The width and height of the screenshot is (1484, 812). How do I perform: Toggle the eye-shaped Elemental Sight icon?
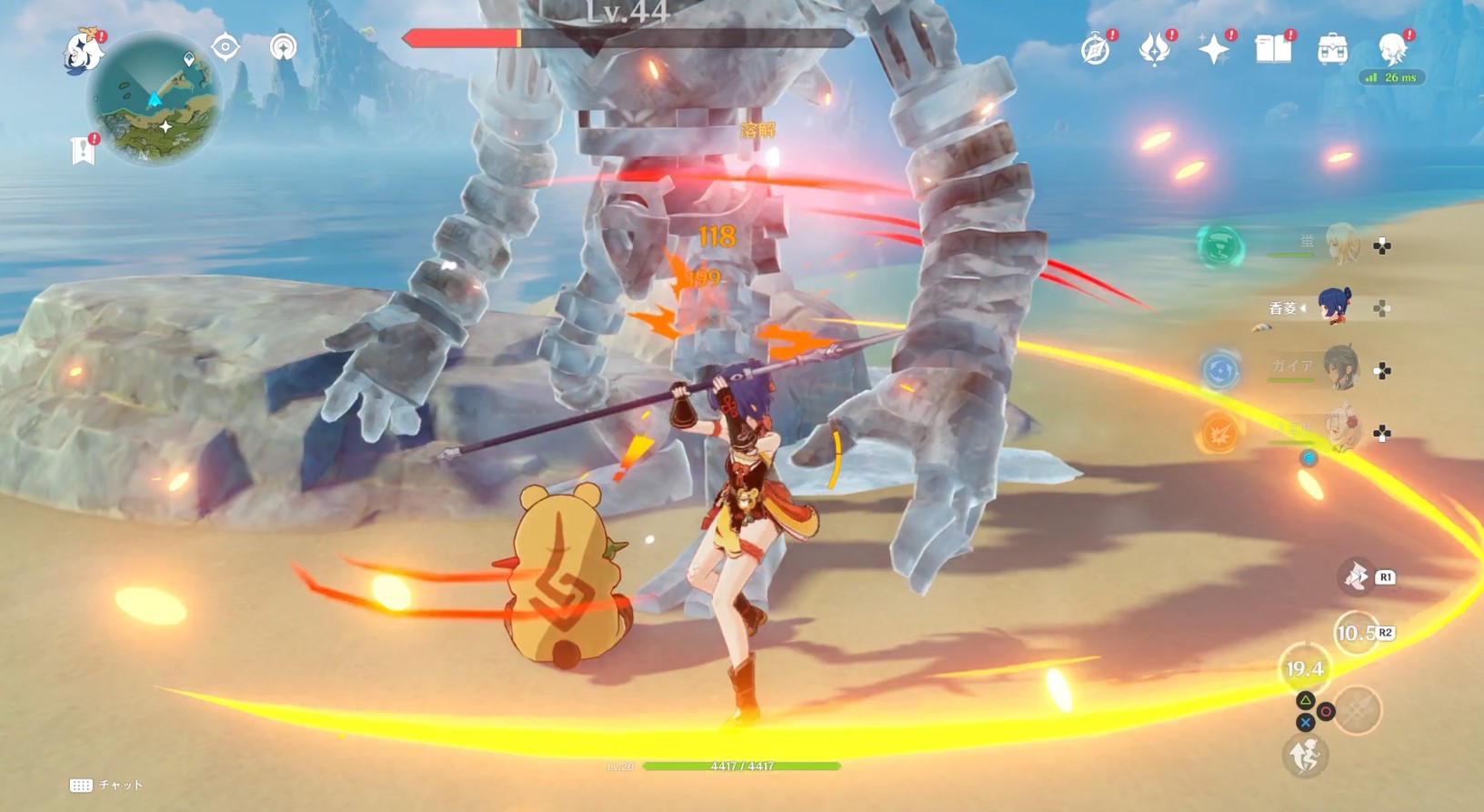(226, 46)
